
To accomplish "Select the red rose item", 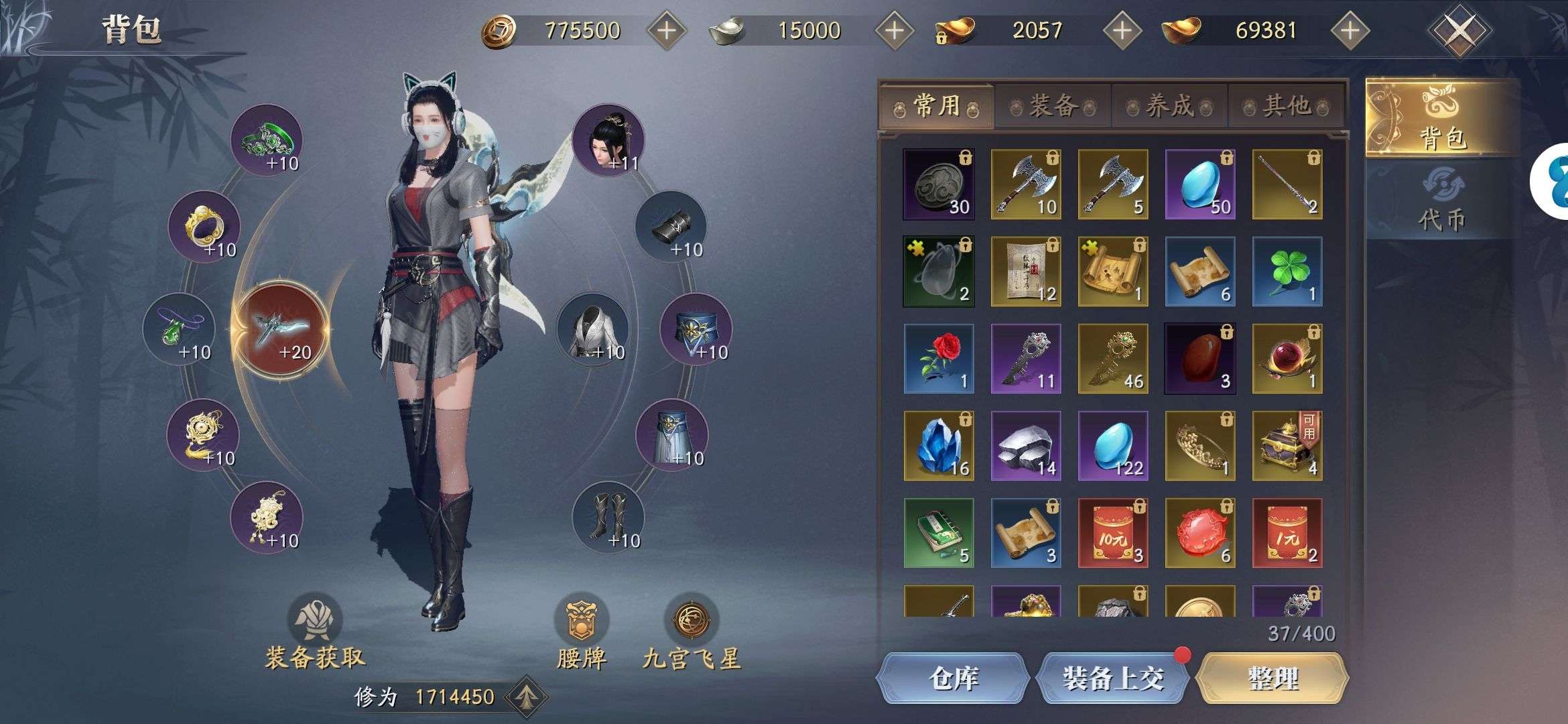I will pos(938,359).
